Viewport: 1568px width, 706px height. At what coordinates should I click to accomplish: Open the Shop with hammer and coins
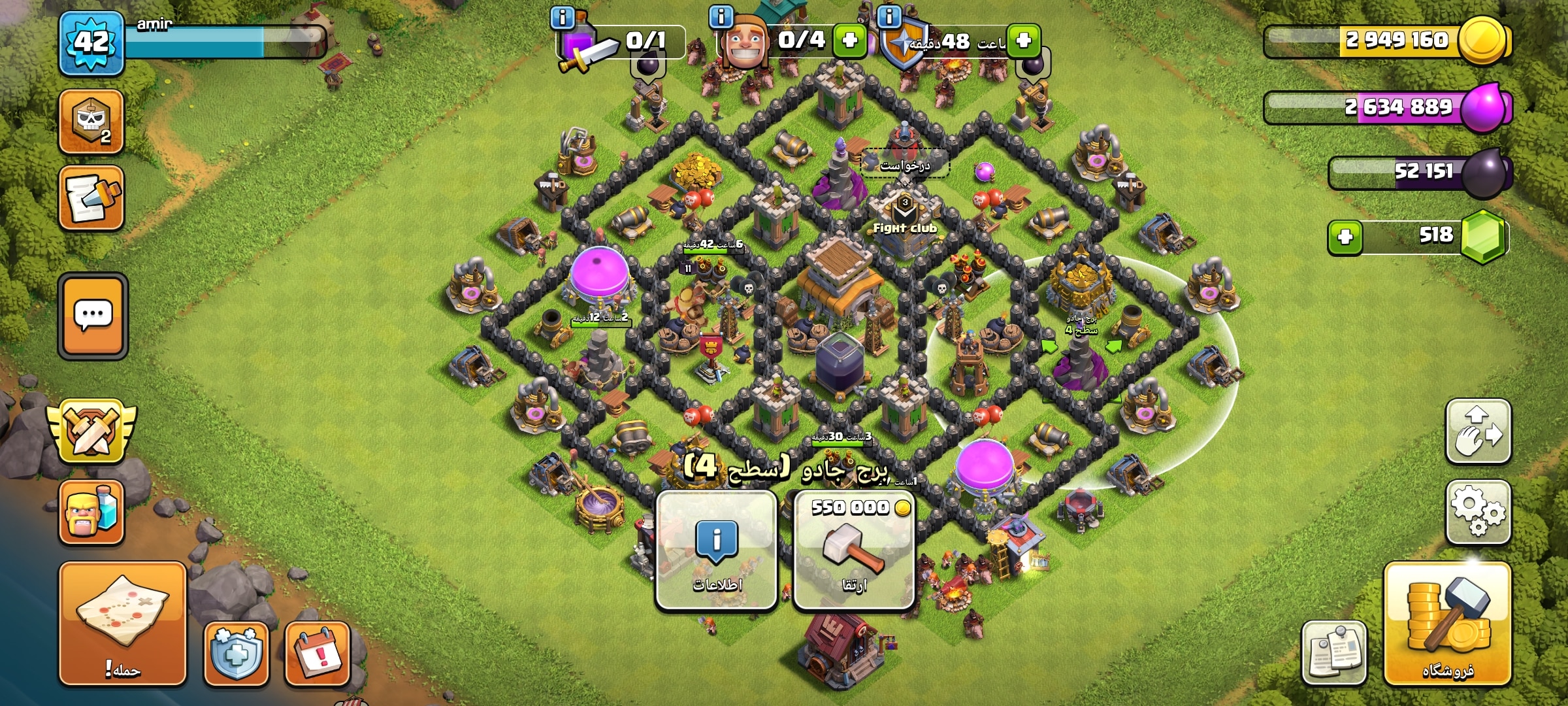coord(1447,623)
